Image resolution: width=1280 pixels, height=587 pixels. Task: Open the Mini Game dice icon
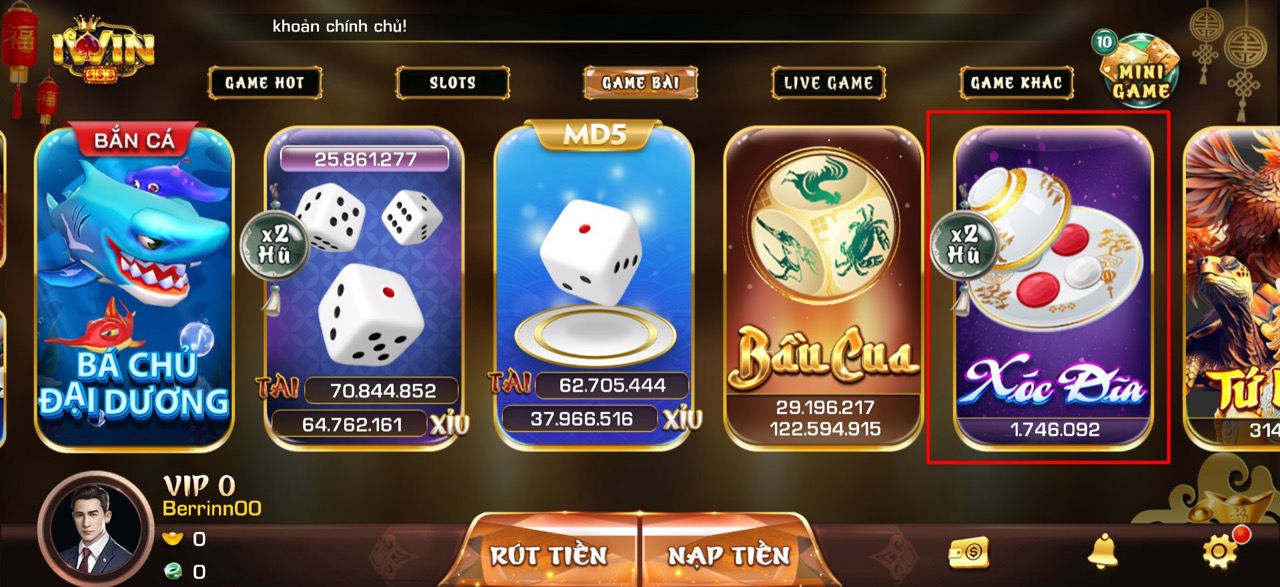(x=1139, y=72)
